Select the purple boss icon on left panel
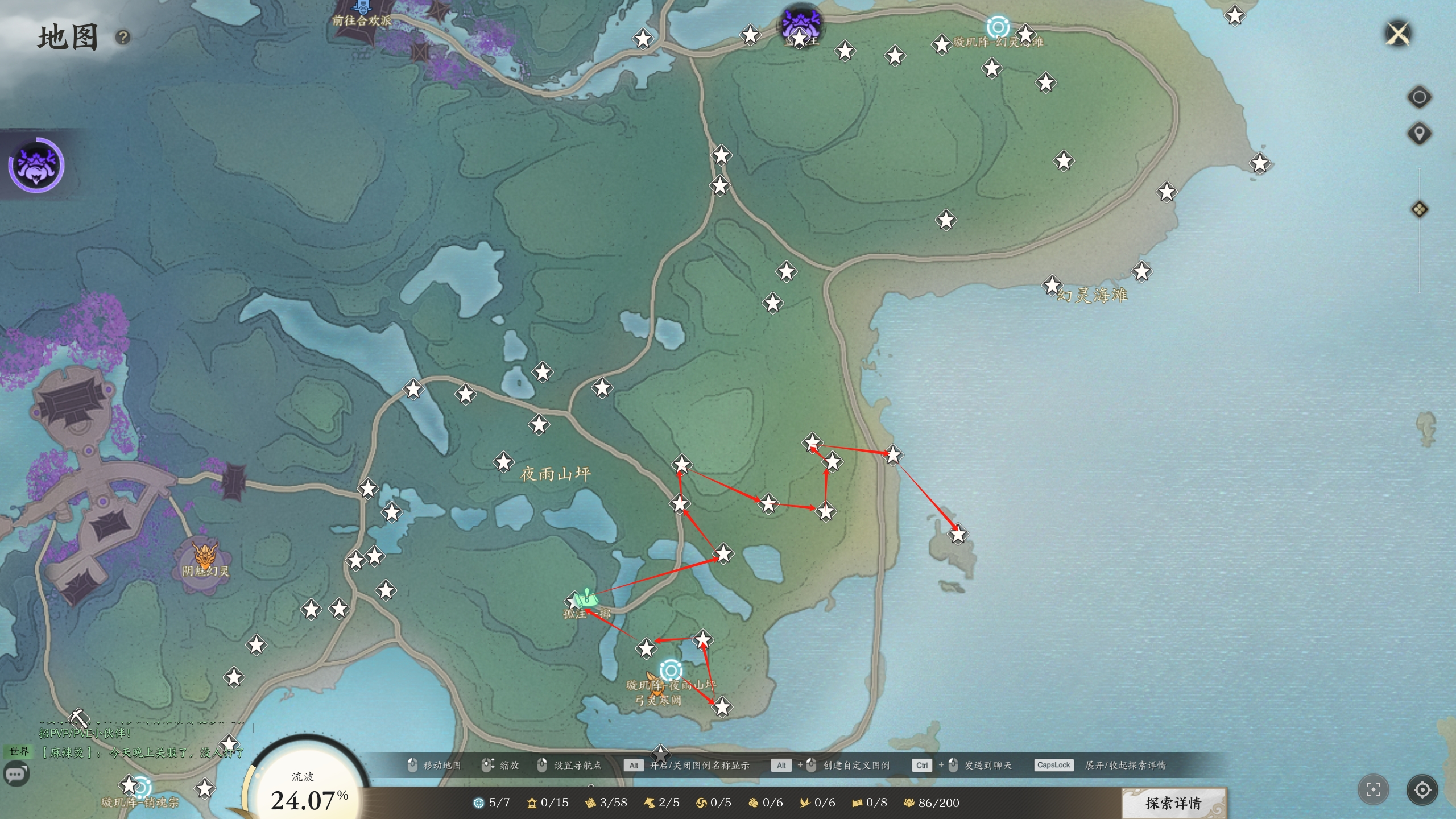Viewport: 1456px width, 819px height. click(36, 165)
